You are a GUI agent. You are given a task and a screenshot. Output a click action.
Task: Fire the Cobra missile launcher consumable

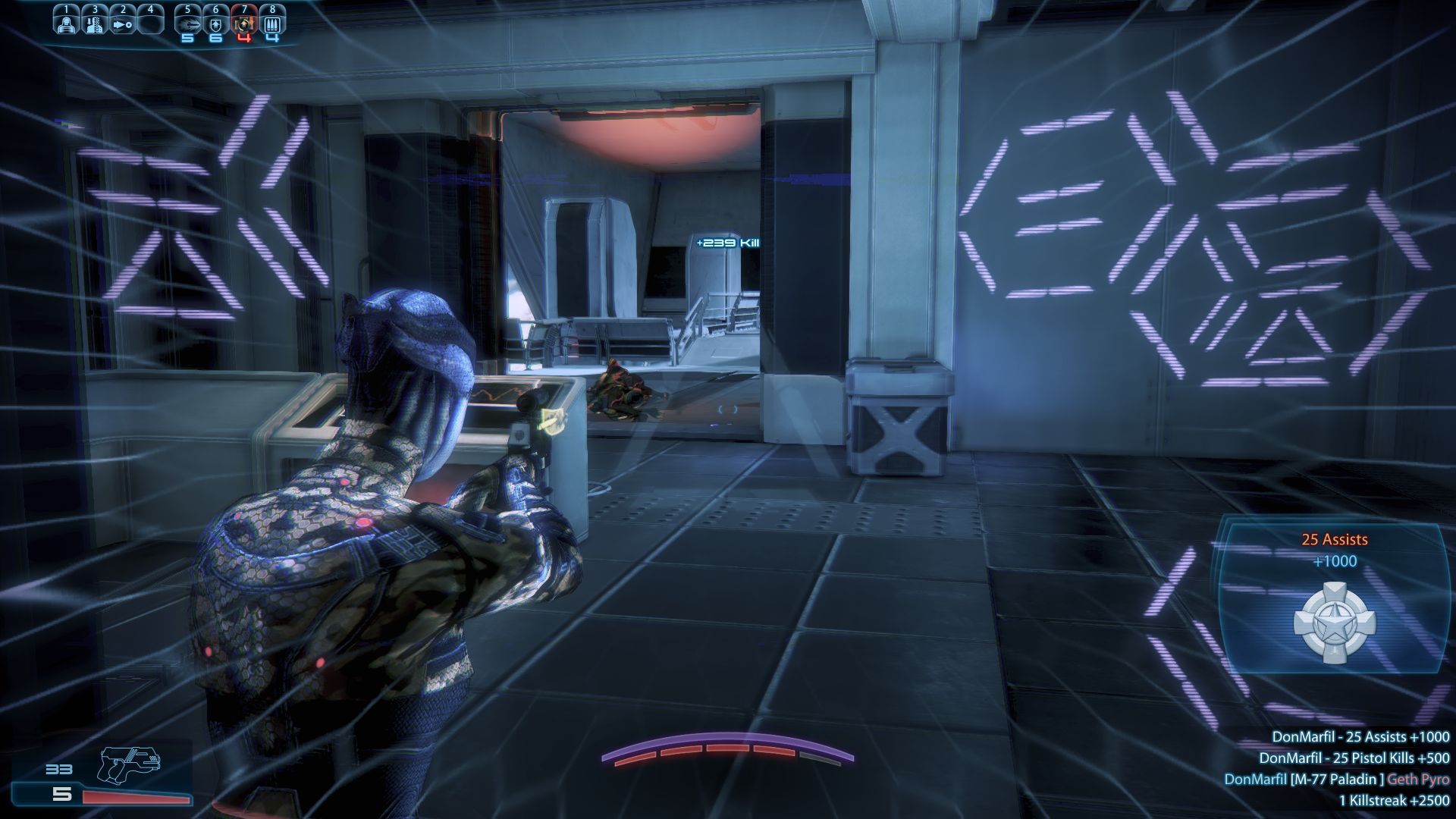188,24
